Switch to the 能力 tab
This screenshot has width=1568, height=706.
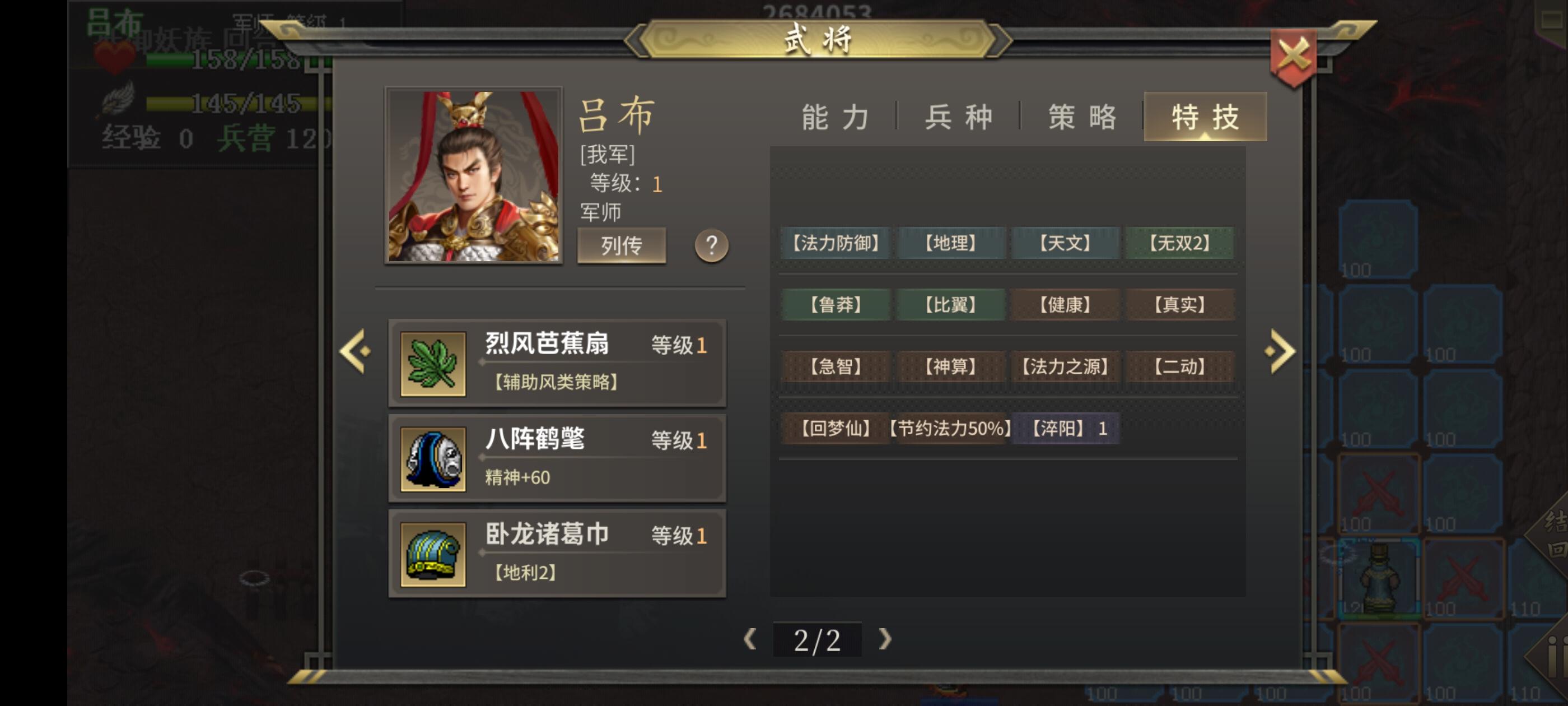pyautogui.click(x=834, y=117)
